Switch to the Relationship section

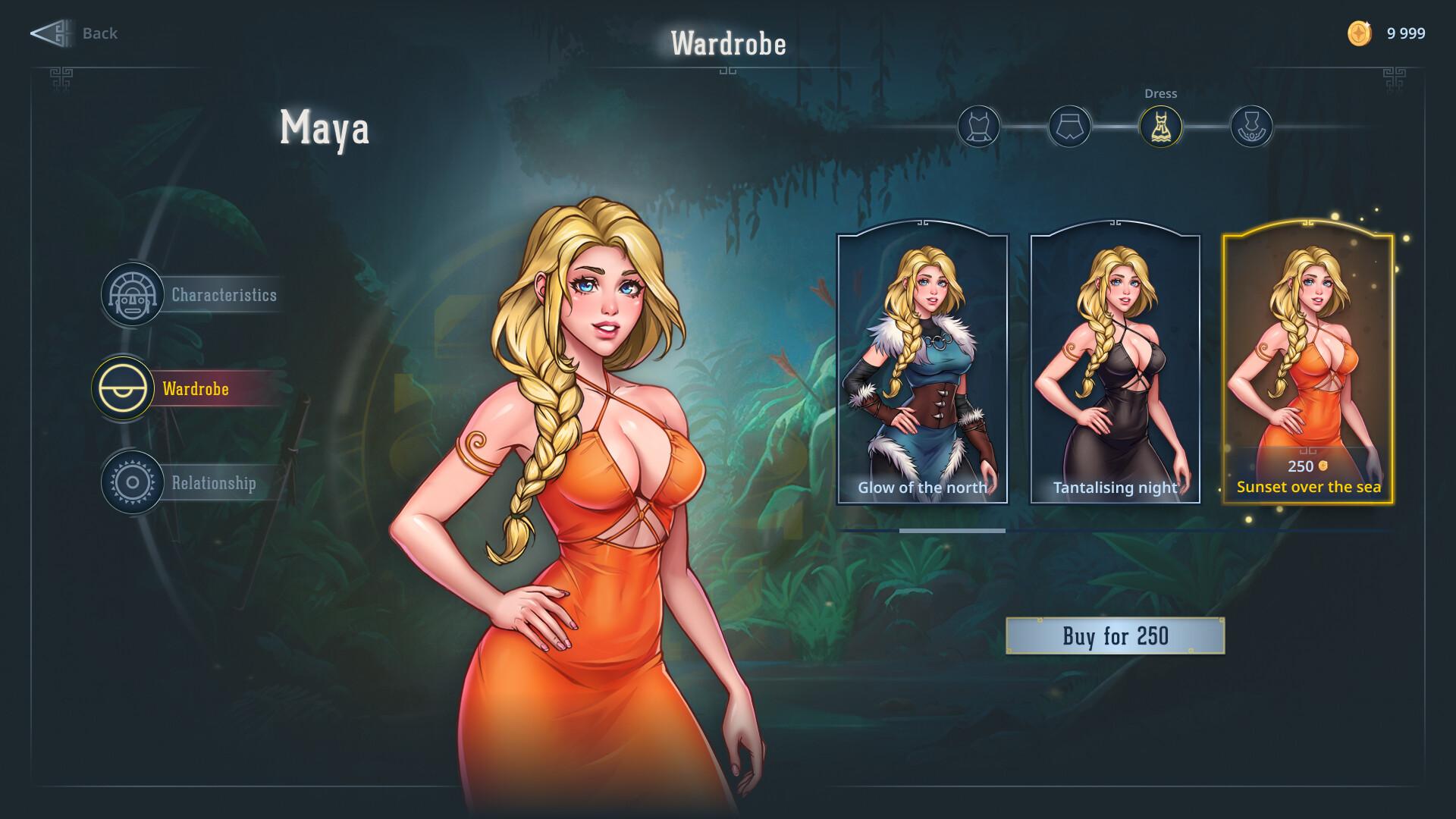[x=213, y=483]
